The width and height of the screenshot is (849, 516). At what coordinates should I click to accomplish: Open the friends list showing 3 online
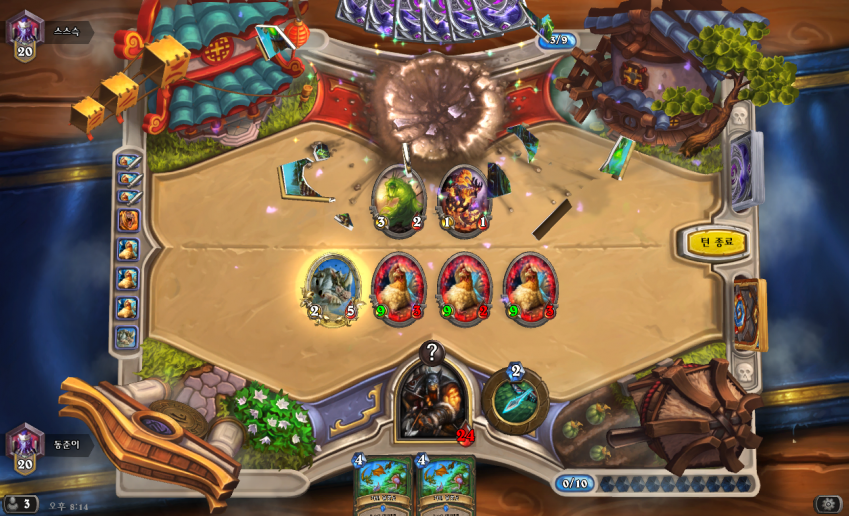[x=20, y=504]
